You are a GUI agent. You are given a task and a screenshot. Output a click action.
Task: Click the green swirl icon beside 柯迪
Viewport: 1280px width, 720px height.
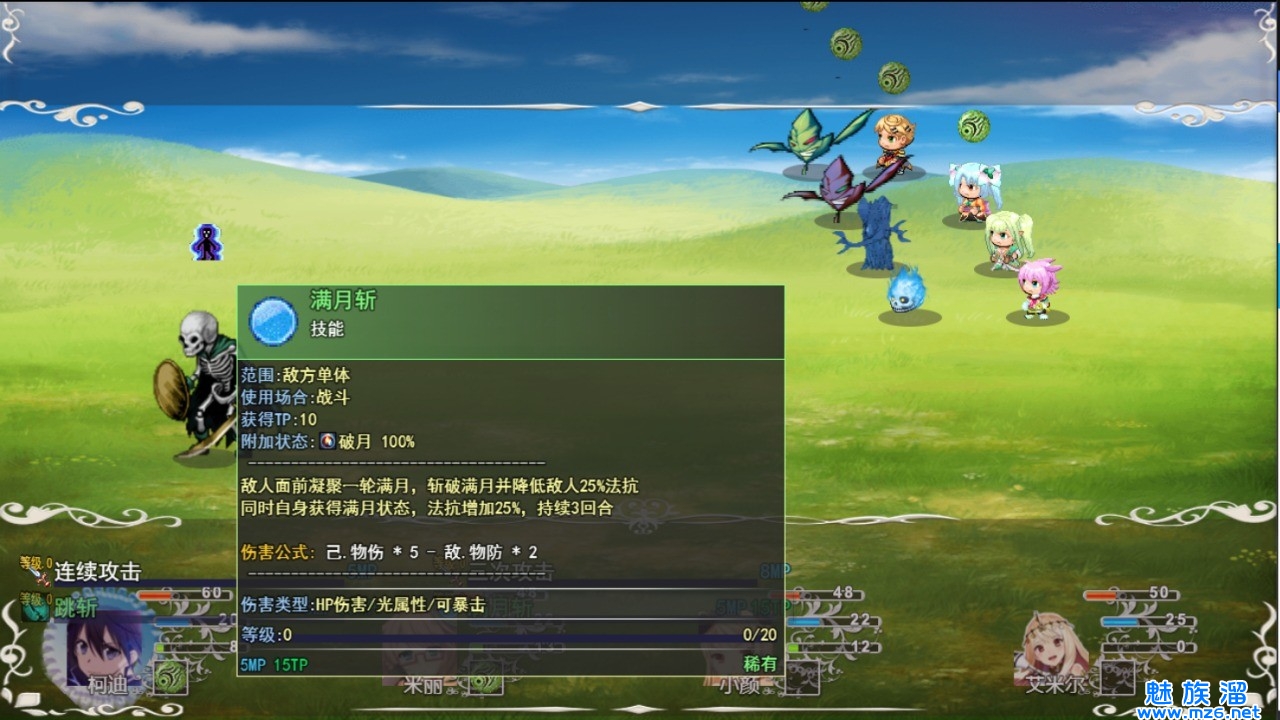(170, 676)
